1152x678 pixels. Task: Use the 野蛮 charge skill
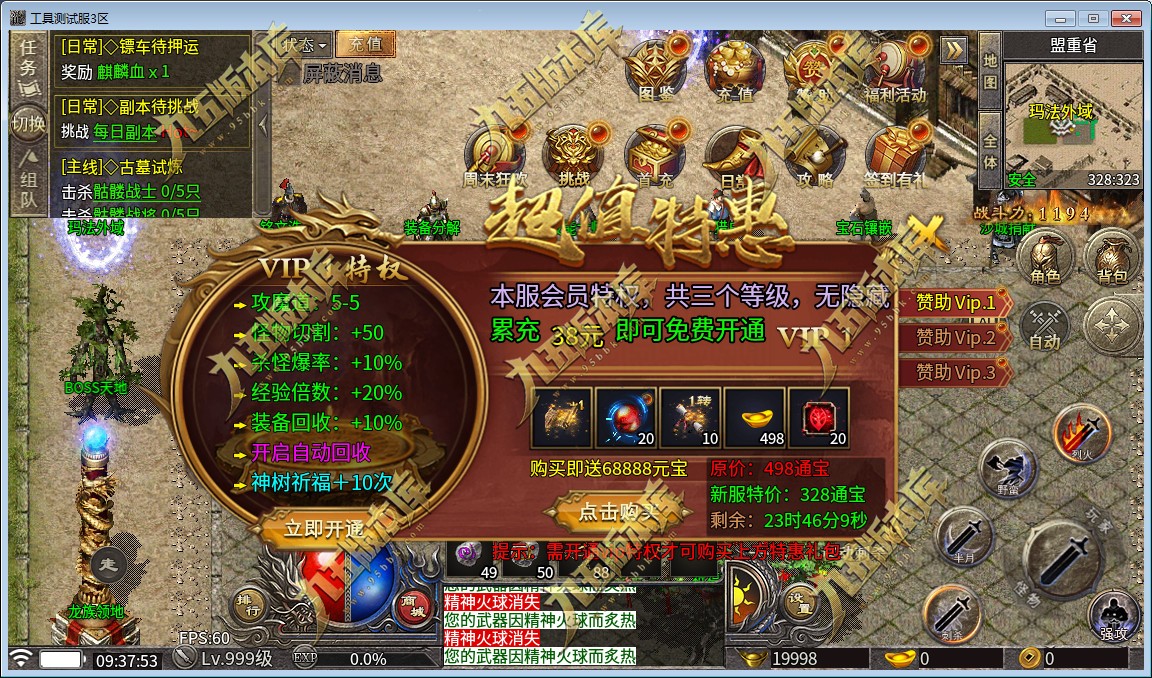[x=1006, y=466]
